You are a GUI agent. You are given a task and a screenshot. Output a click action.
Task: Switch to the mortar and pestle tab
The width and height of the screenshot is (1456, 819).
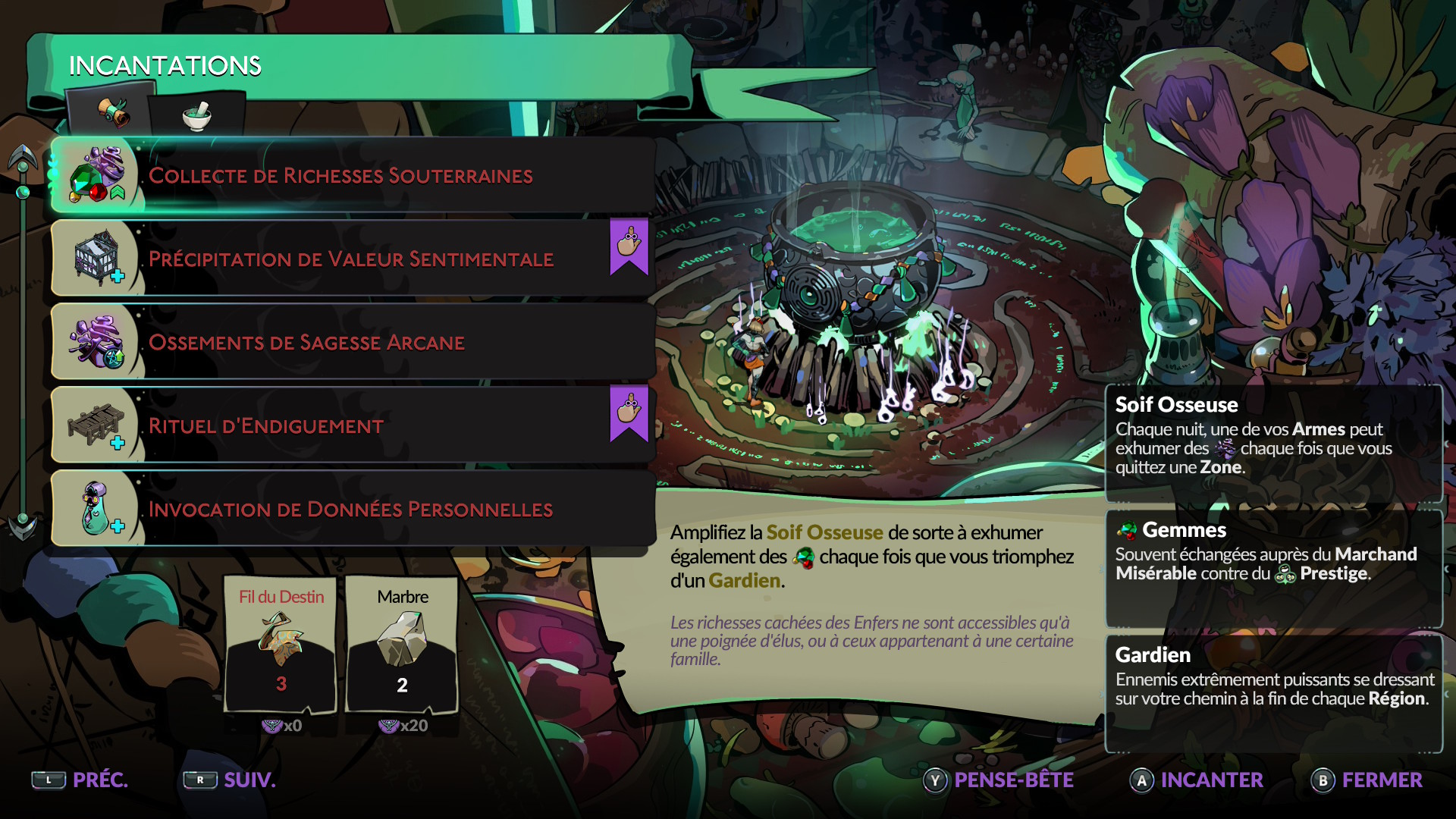click(196, 115)
